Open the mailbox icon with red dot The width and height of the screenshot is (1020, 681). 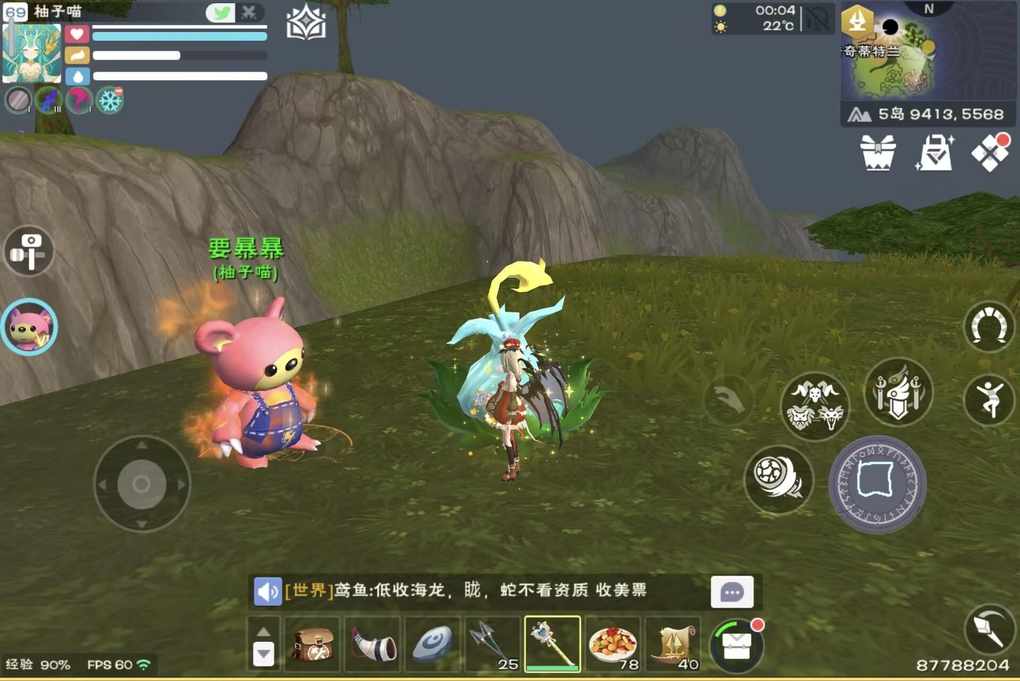[x=736, y=645]
